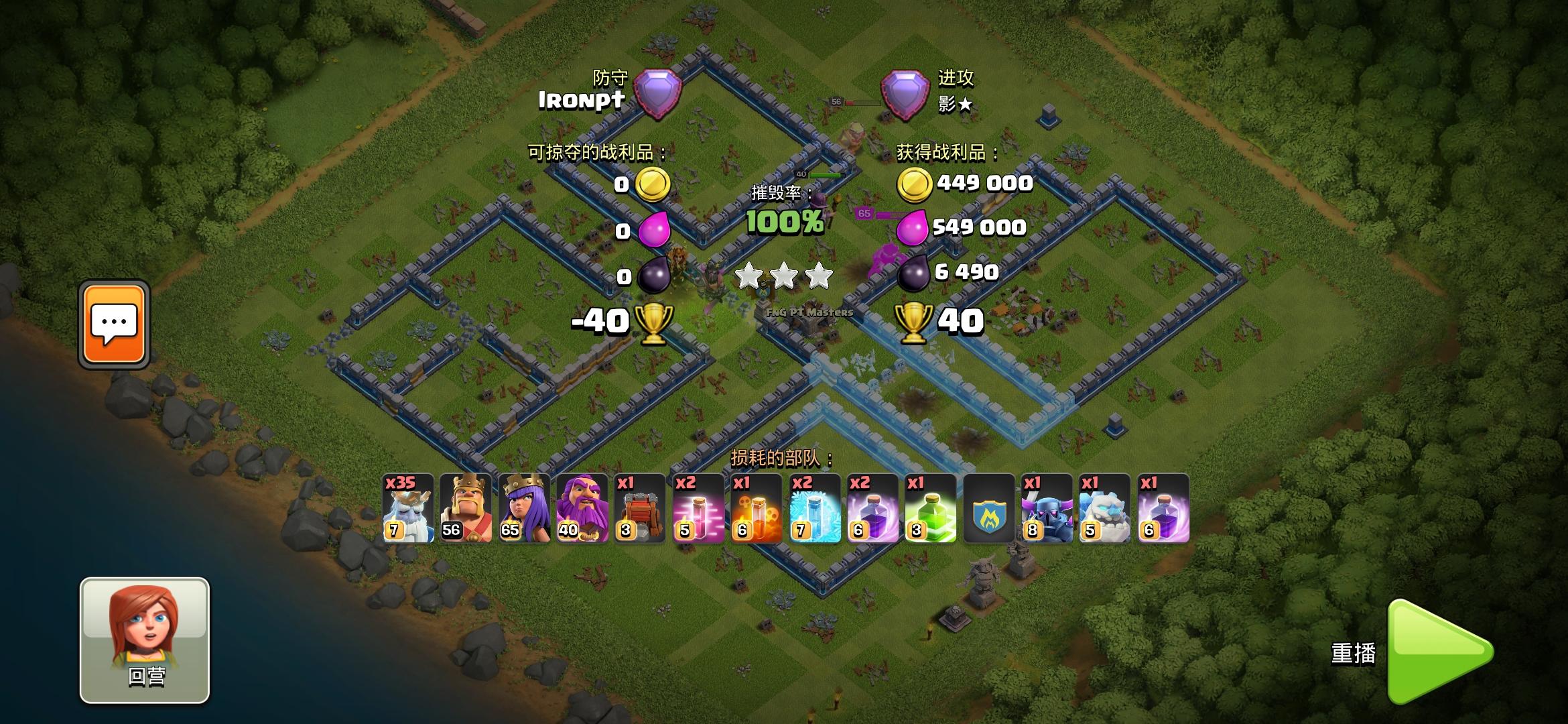Viewport: 1568px width, 724px height.
Task: Select the Rage Spell x2 icon
Action: coord(872,508)
